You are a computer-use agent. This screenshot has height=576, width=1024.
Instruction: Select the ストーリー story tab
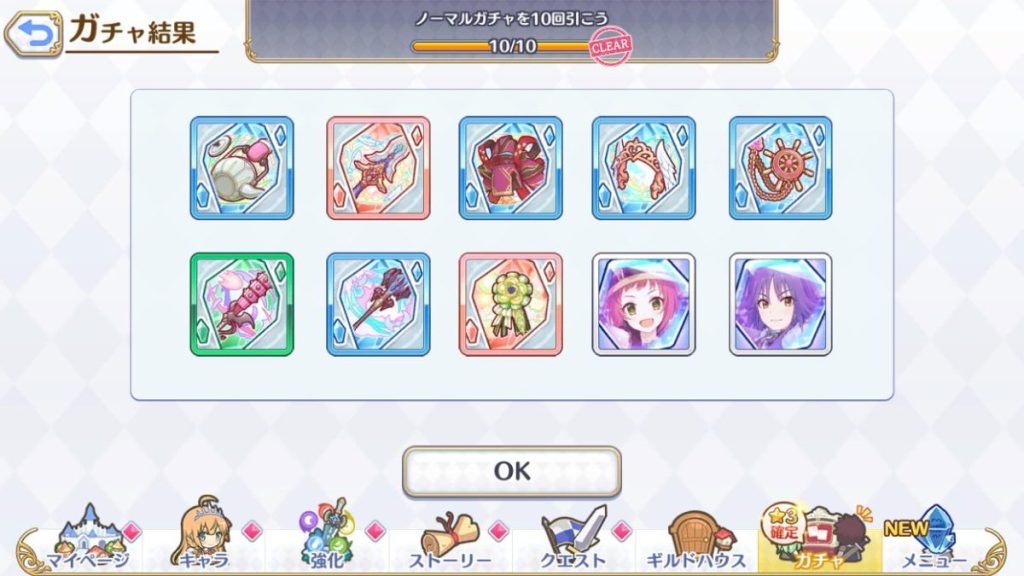point(449,539)
